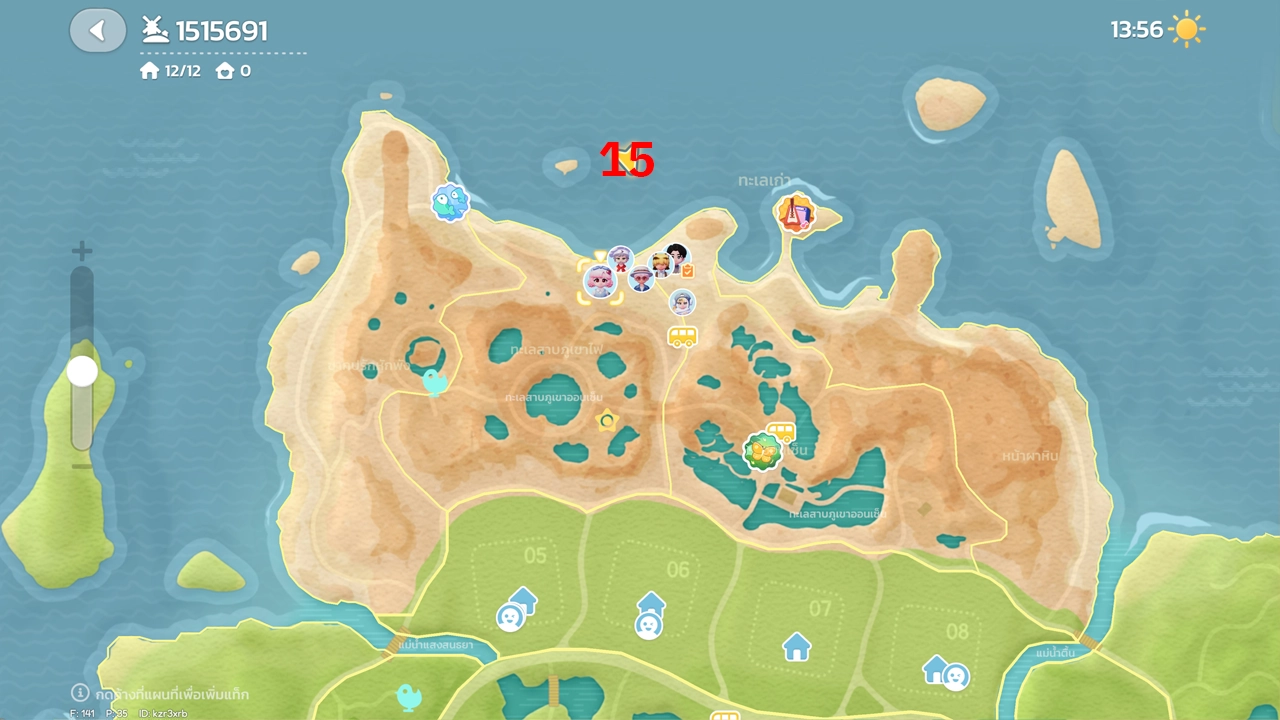
Task: Click the bus stop beside the butterfly marker
Action: [781, 432]
